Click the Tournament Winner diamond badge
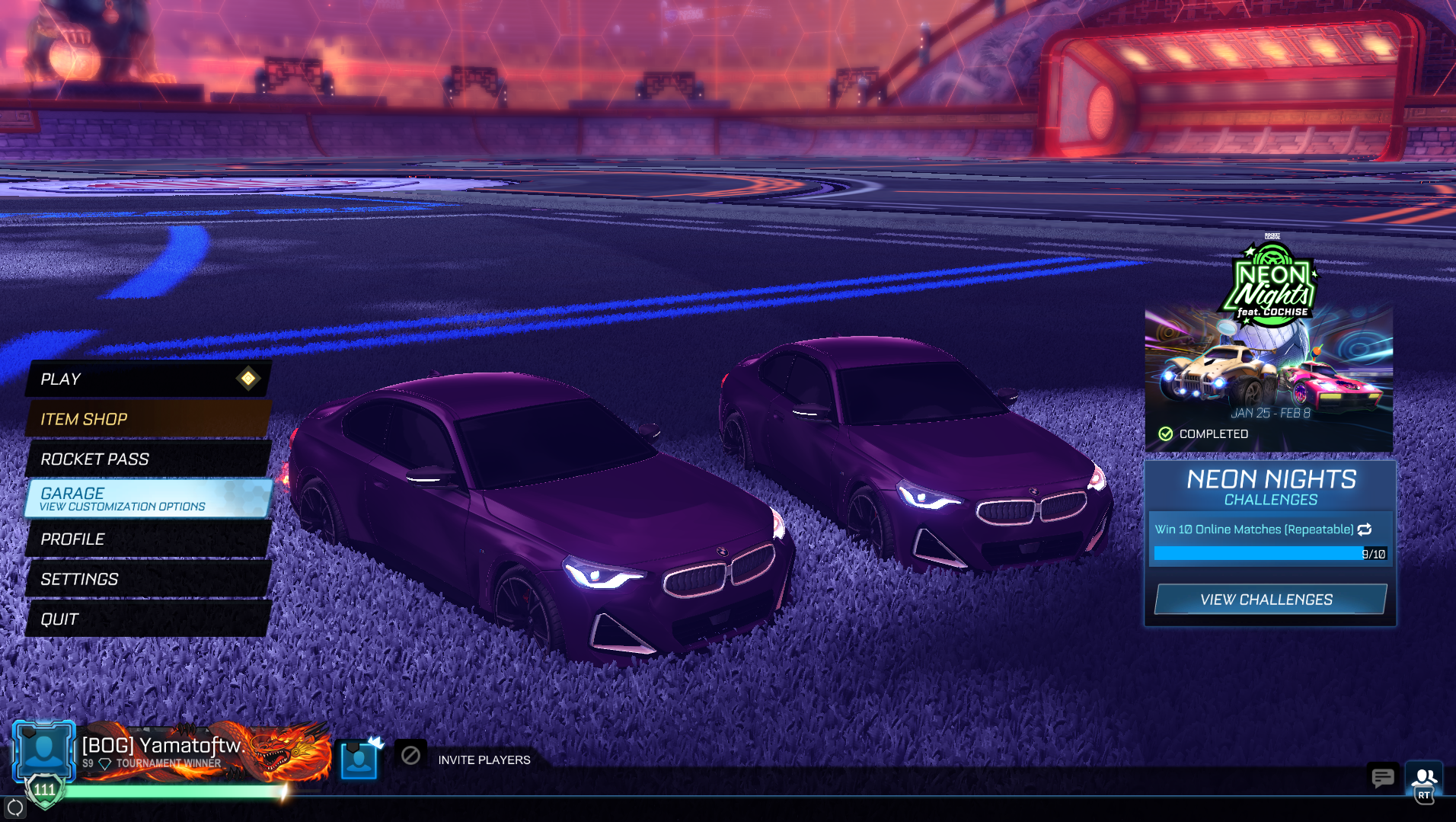Screen dimensions: 1456x822 pos(104,762)
